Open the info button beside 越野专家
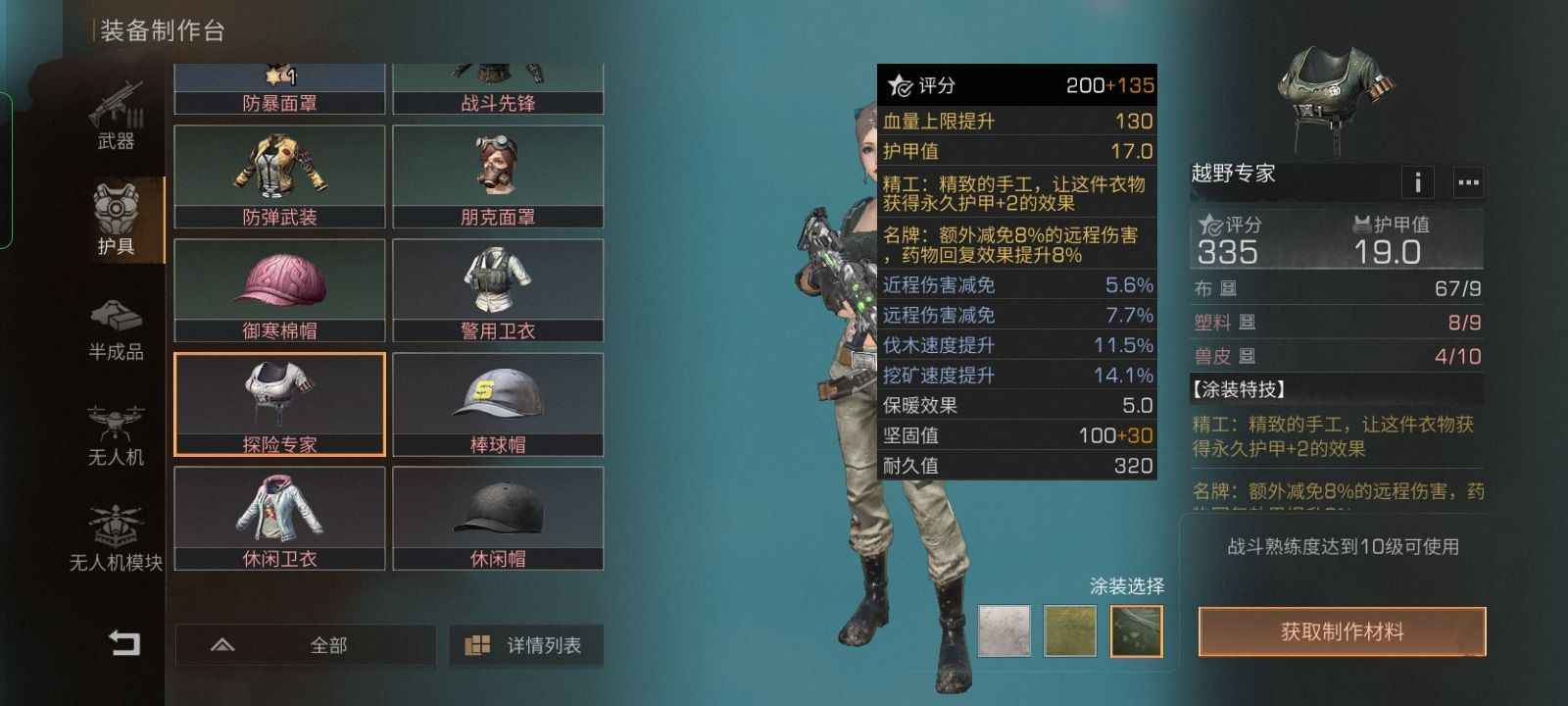 tap(1417, 181)
